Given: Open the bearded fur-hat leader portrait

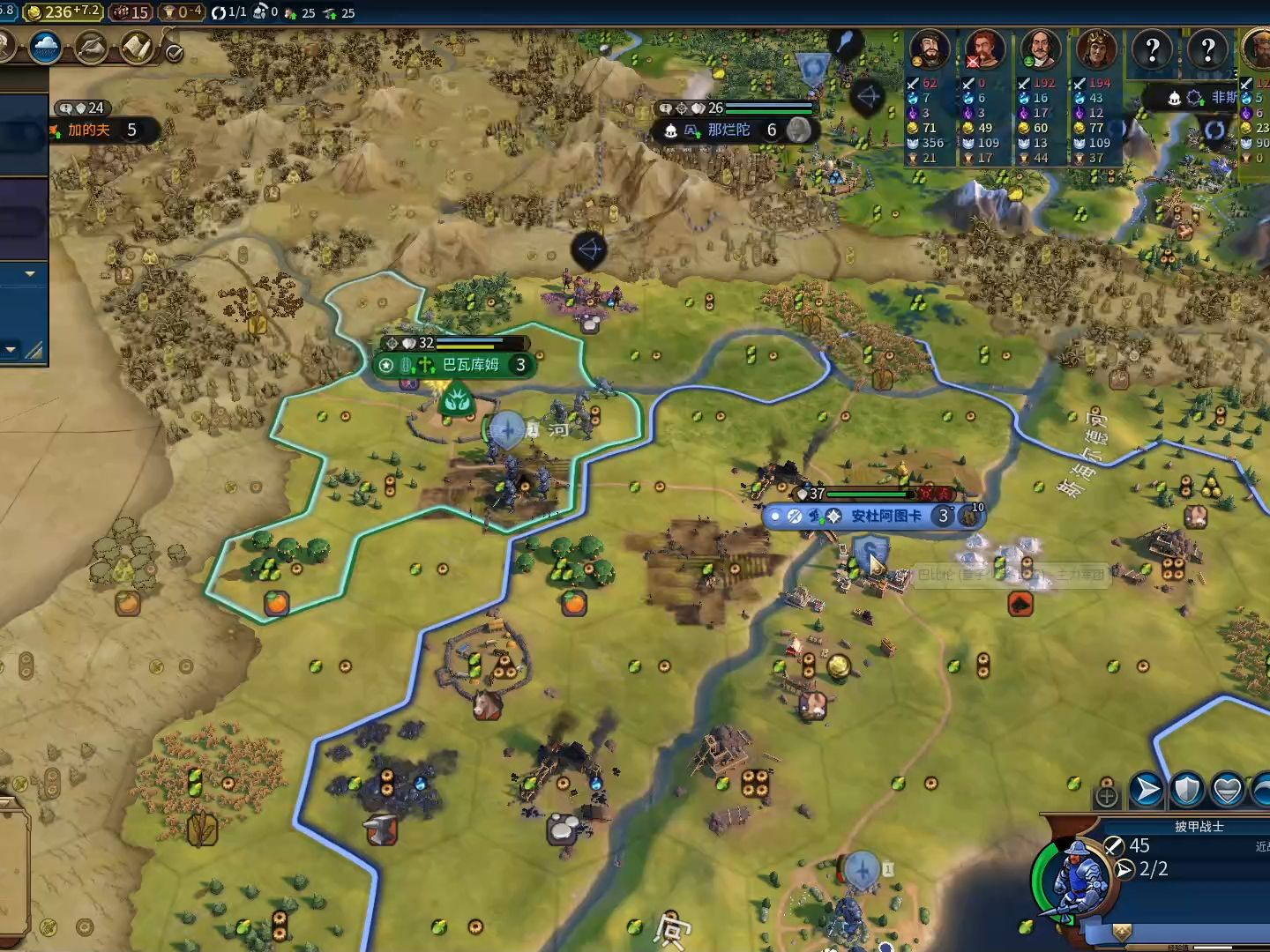Looking at the screenshot, I should pyautogui.click(x=929, y=49).
